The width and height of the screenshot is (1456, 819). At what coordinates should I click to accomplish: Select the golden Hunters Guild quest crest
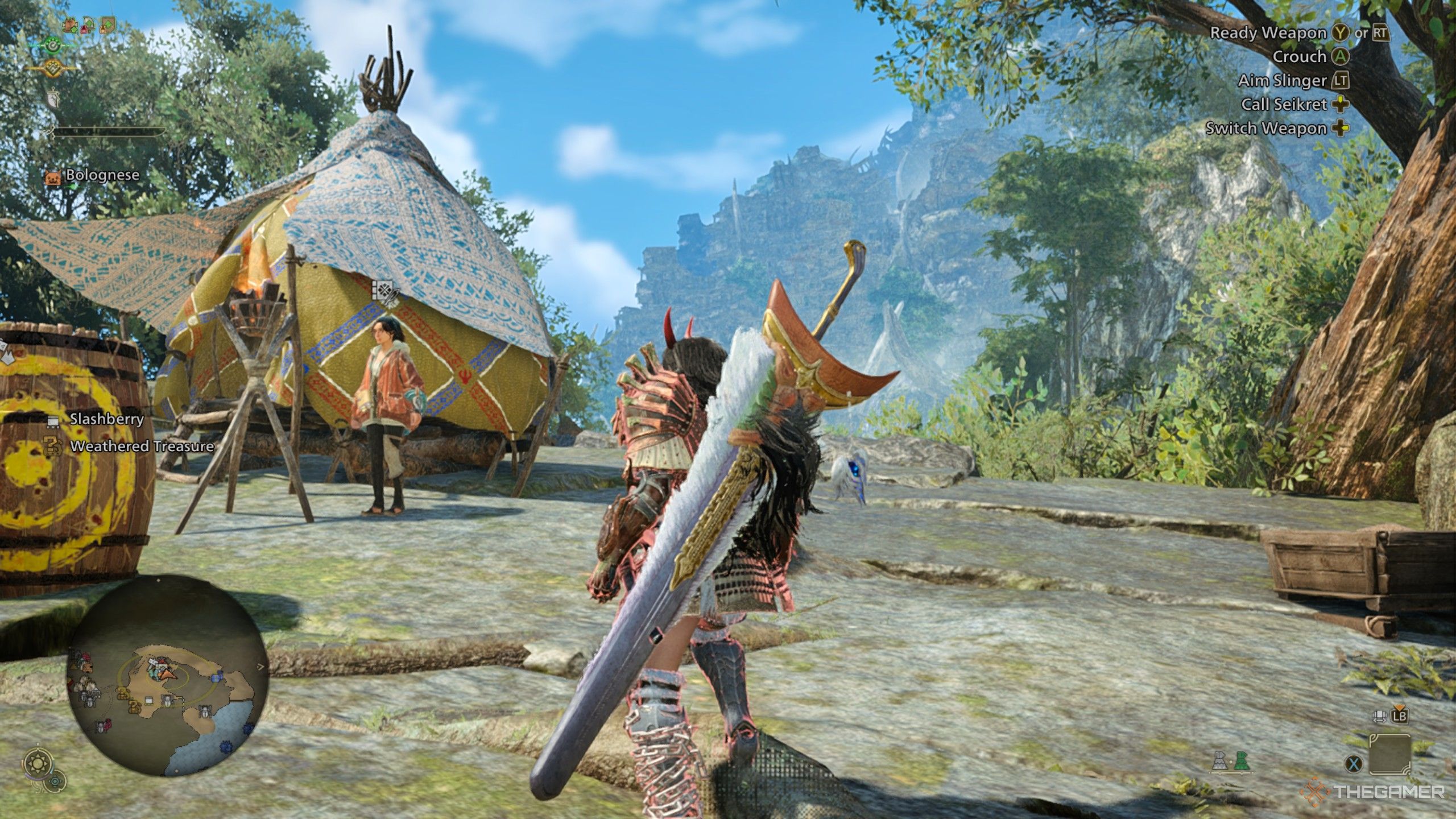point(52,68)
